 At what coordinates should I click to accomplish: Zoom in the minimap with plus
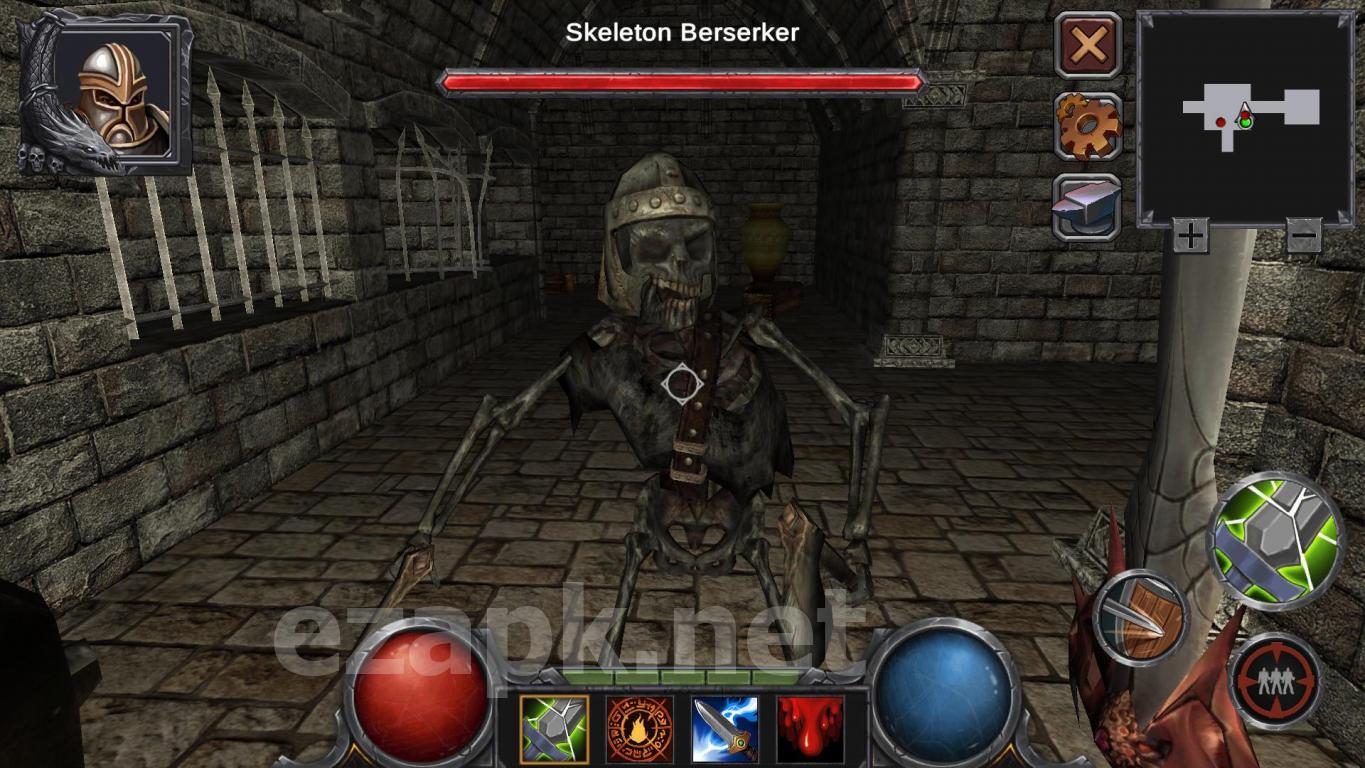1190,237
